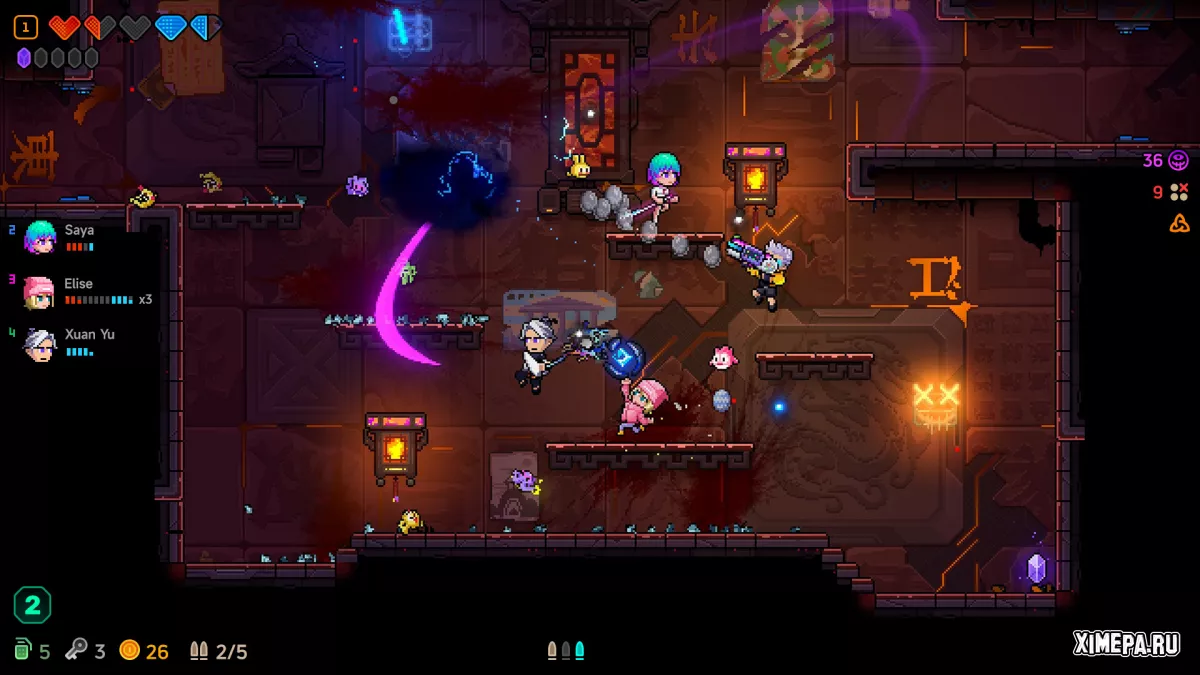Select the green grenade icon
The width and height of the screenshot is (1200, 675).
click(x=22, y=650)
